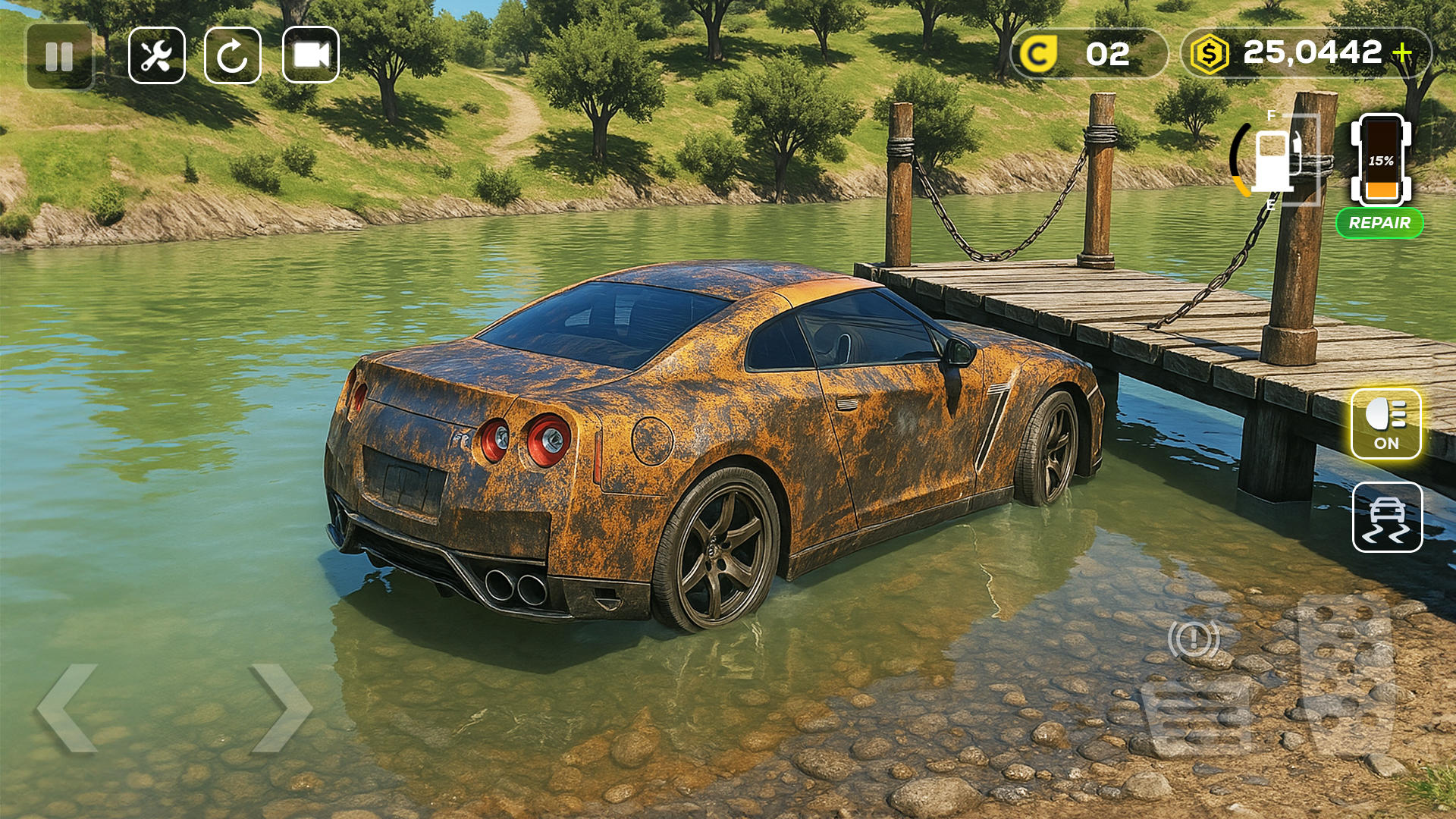Toggle the headlights ON button
Image resolution: width=1456 pixels, height=819 pixels.
(1385, 424)
